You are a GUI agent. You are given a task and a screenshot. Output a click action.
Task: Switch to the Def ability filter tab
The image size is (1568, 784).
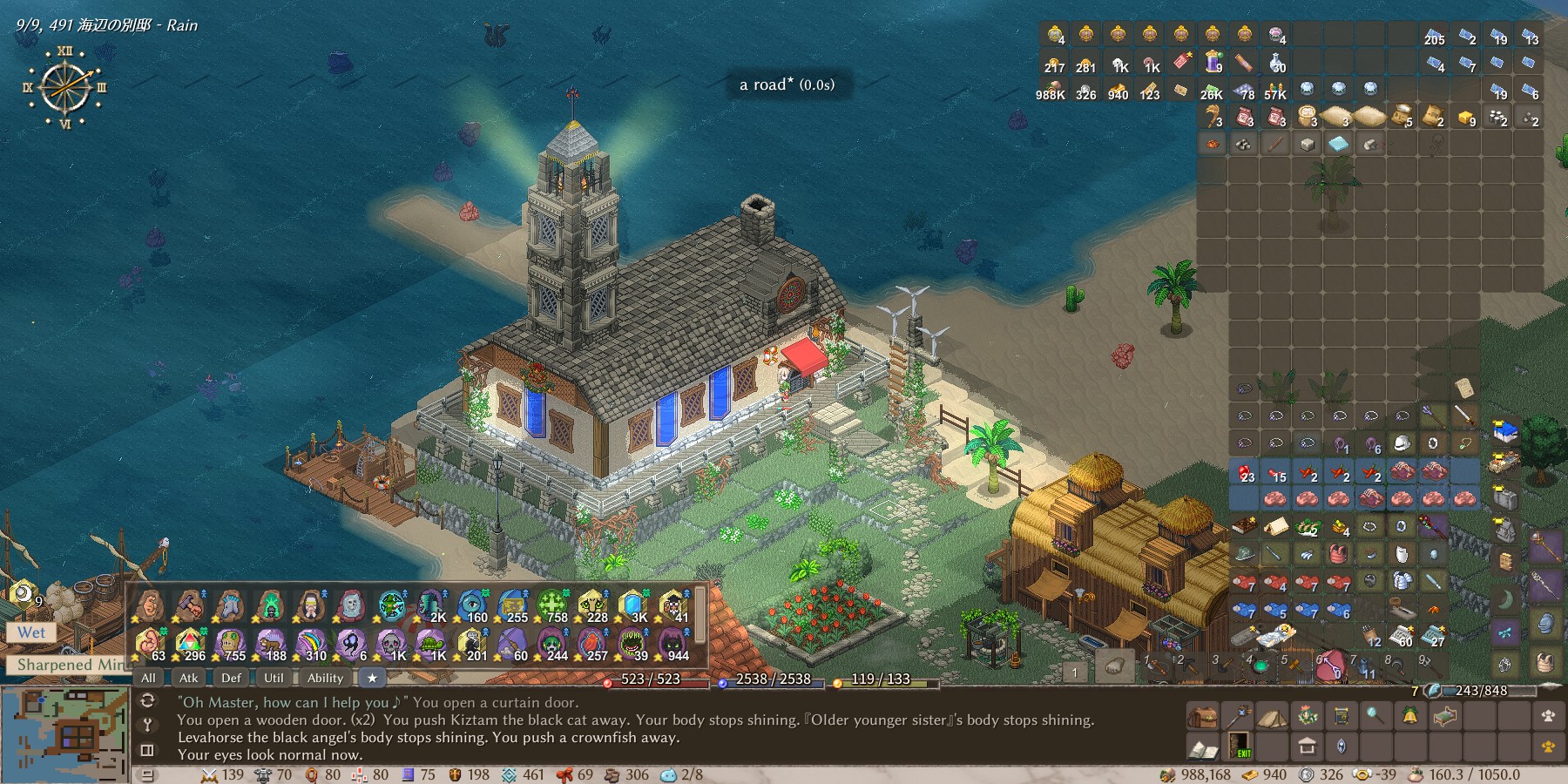pyautogui.click(x=231, y=678)
